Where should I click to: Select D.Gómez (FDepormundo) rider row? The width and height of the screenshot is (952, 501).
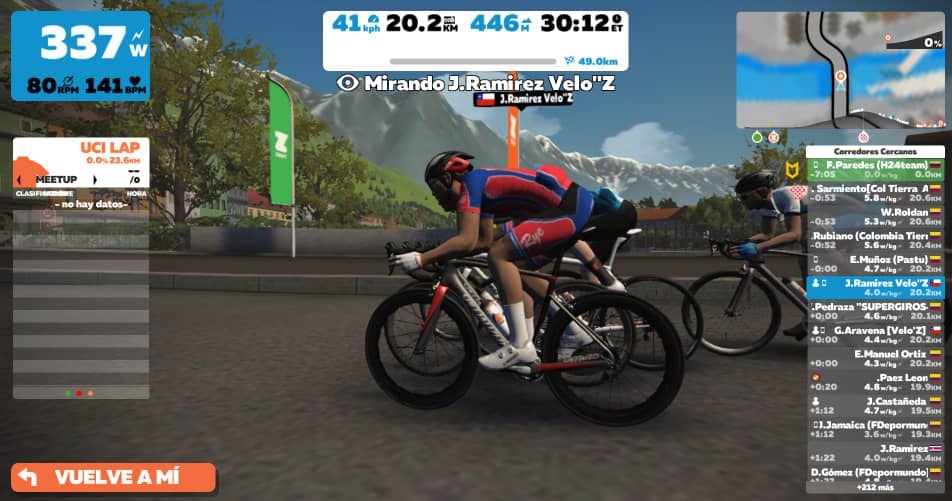876,472
